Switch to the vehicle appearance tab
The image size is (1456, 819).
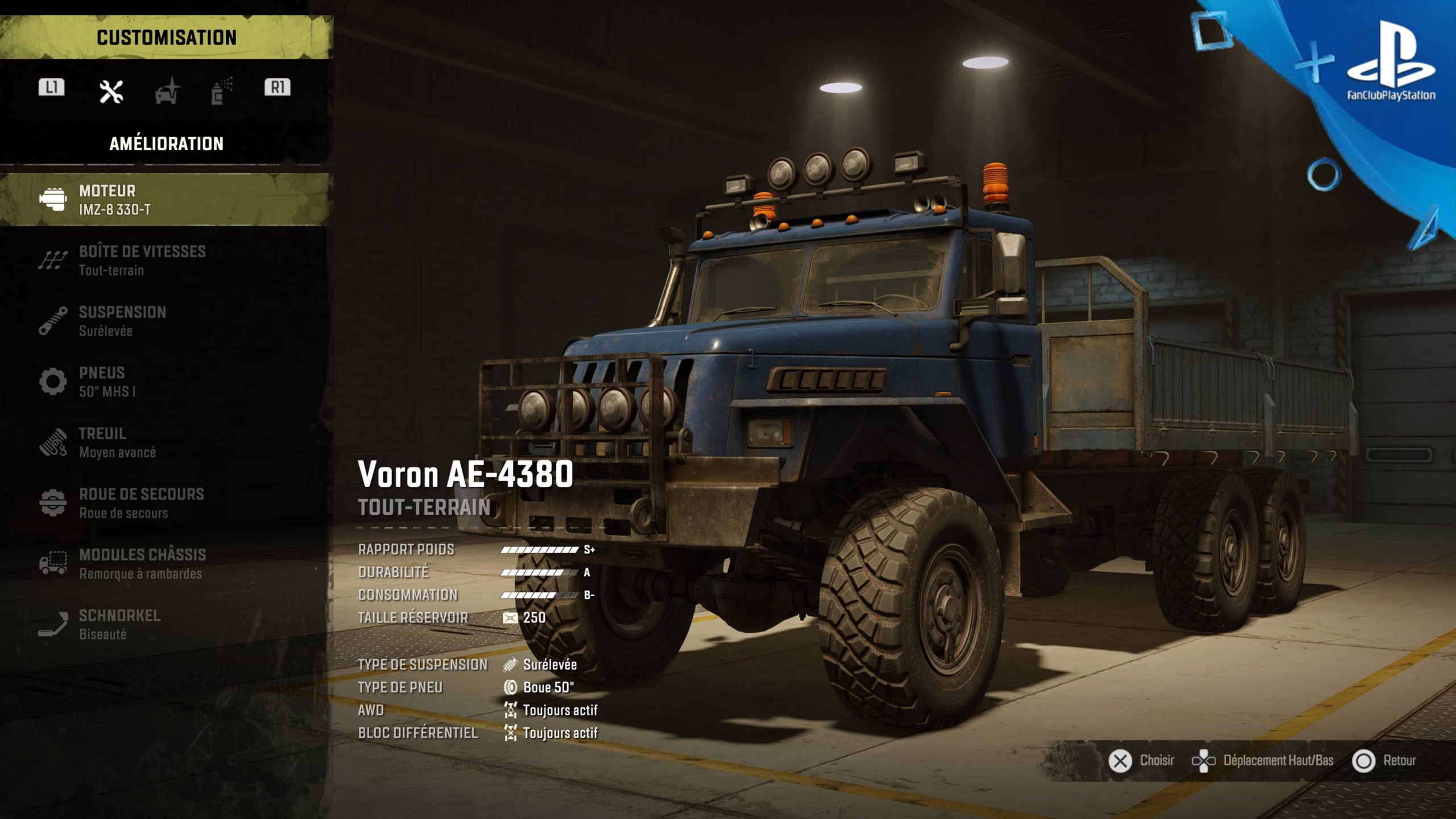point(167,91)
